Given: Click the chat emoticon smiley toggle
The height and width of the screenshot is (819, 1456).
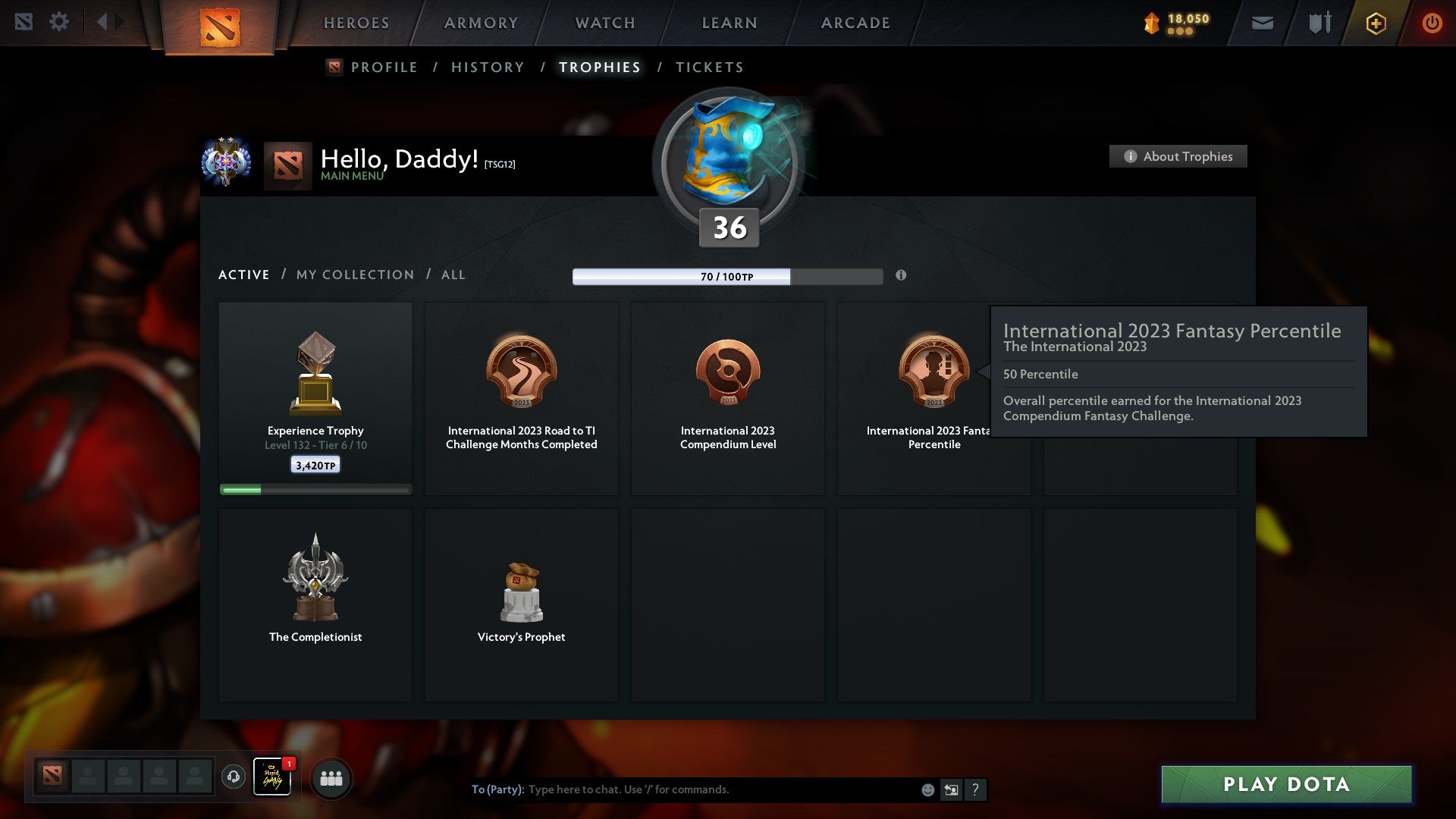Looking at the screenshot, I should [x=927, y=789].
